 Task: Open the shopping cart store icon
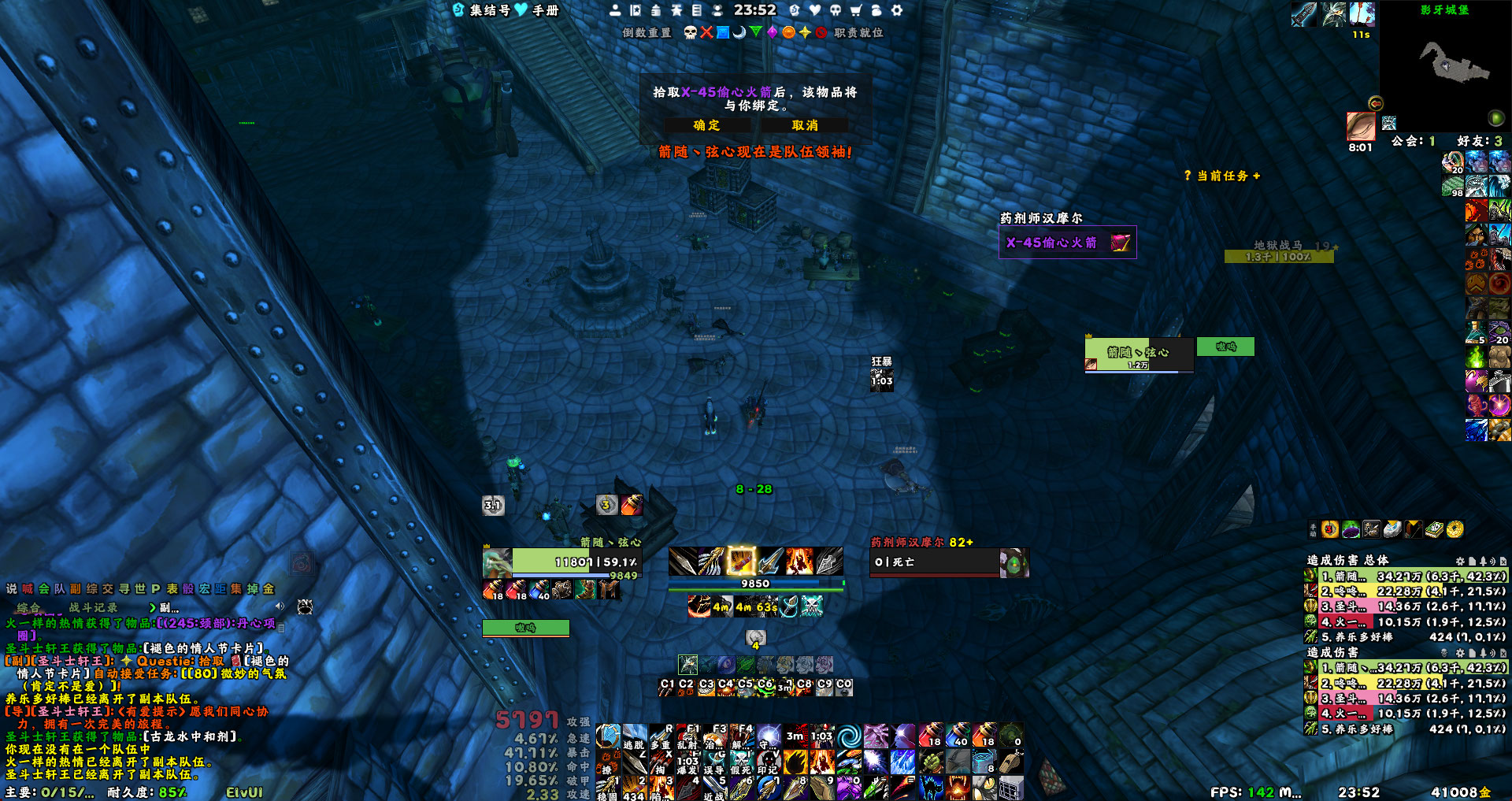click(x=856, y=10)
